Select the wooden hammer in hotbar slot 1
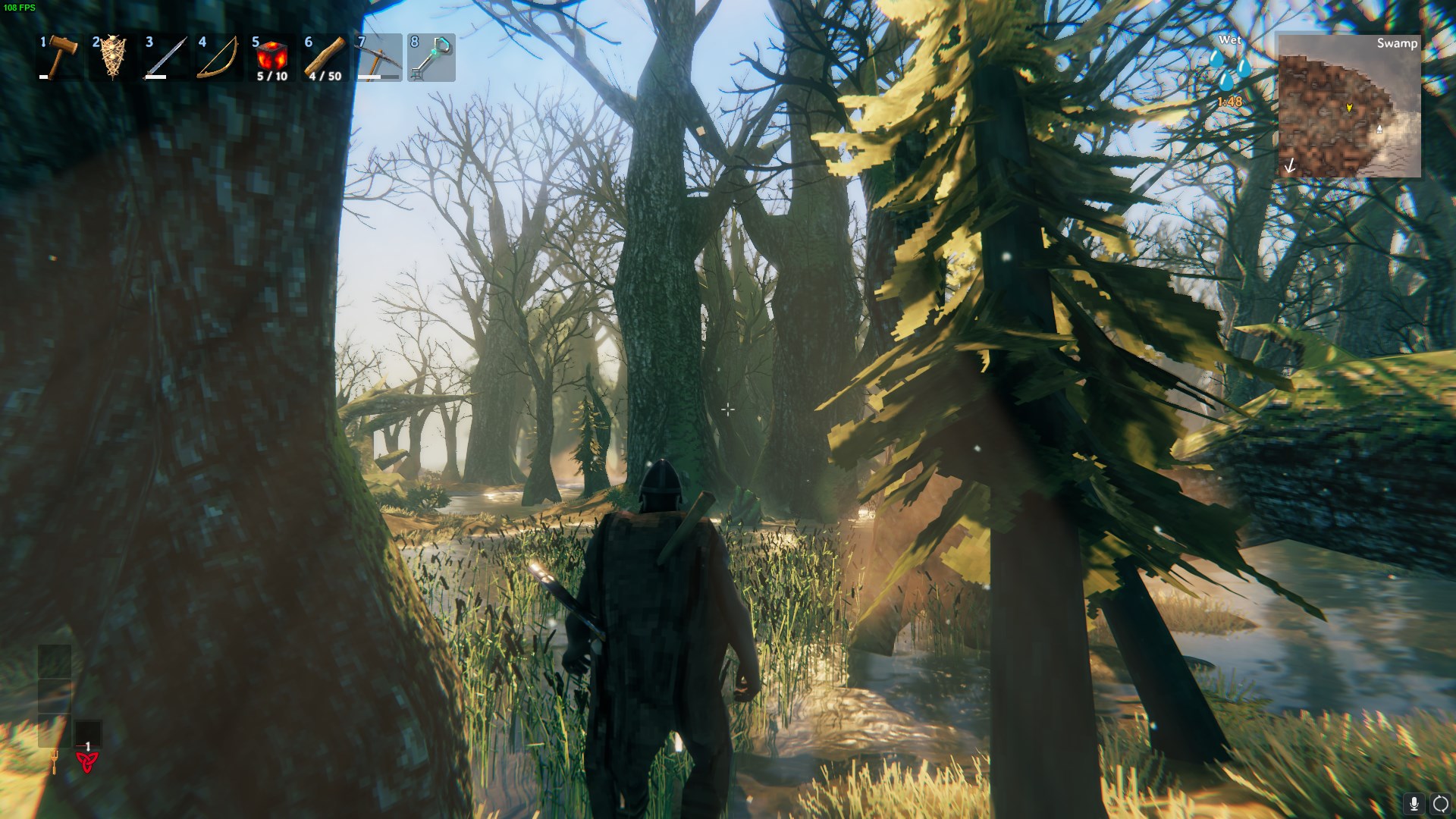Image resolution: width=1456 pixels, height=819 pixels. [x=61, y=58]
